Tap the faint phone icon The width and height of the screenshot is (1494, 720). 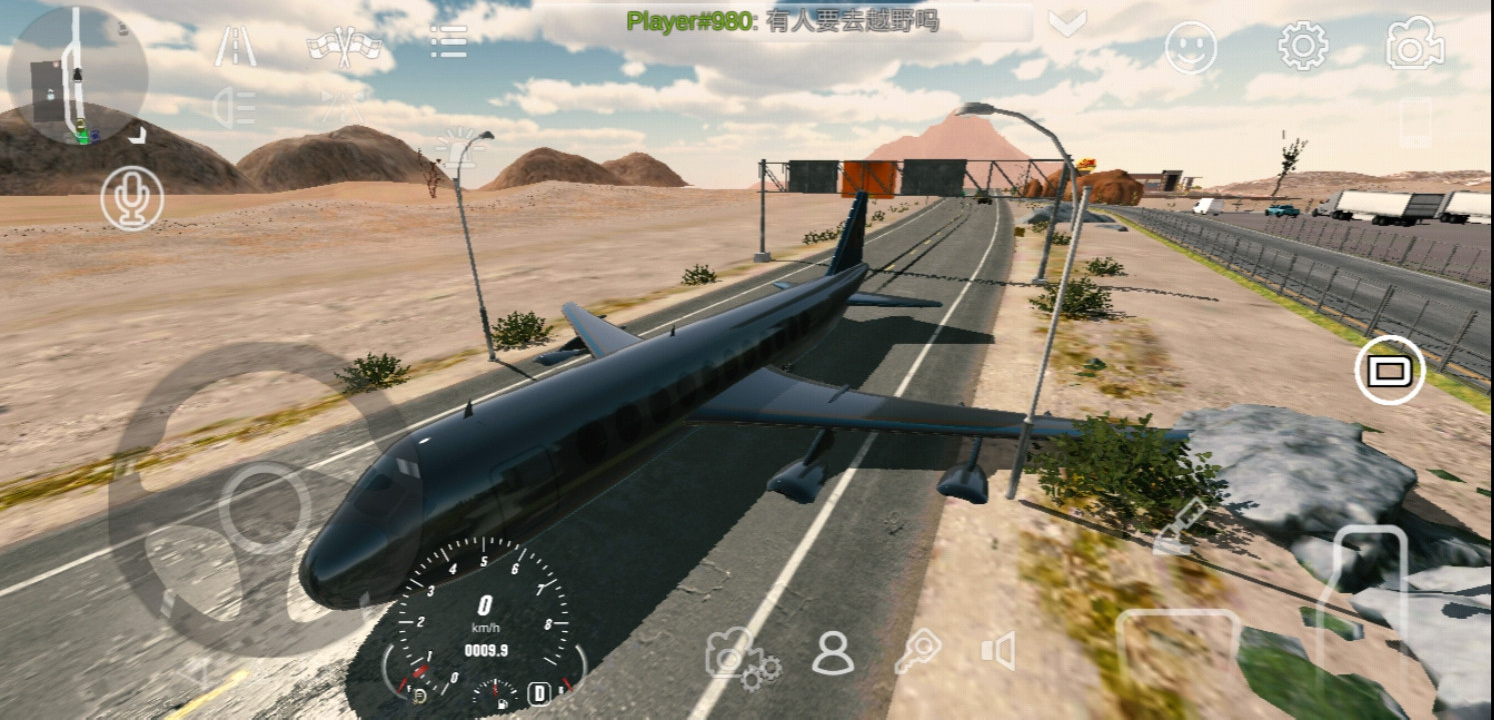[x=1415, y=122]
